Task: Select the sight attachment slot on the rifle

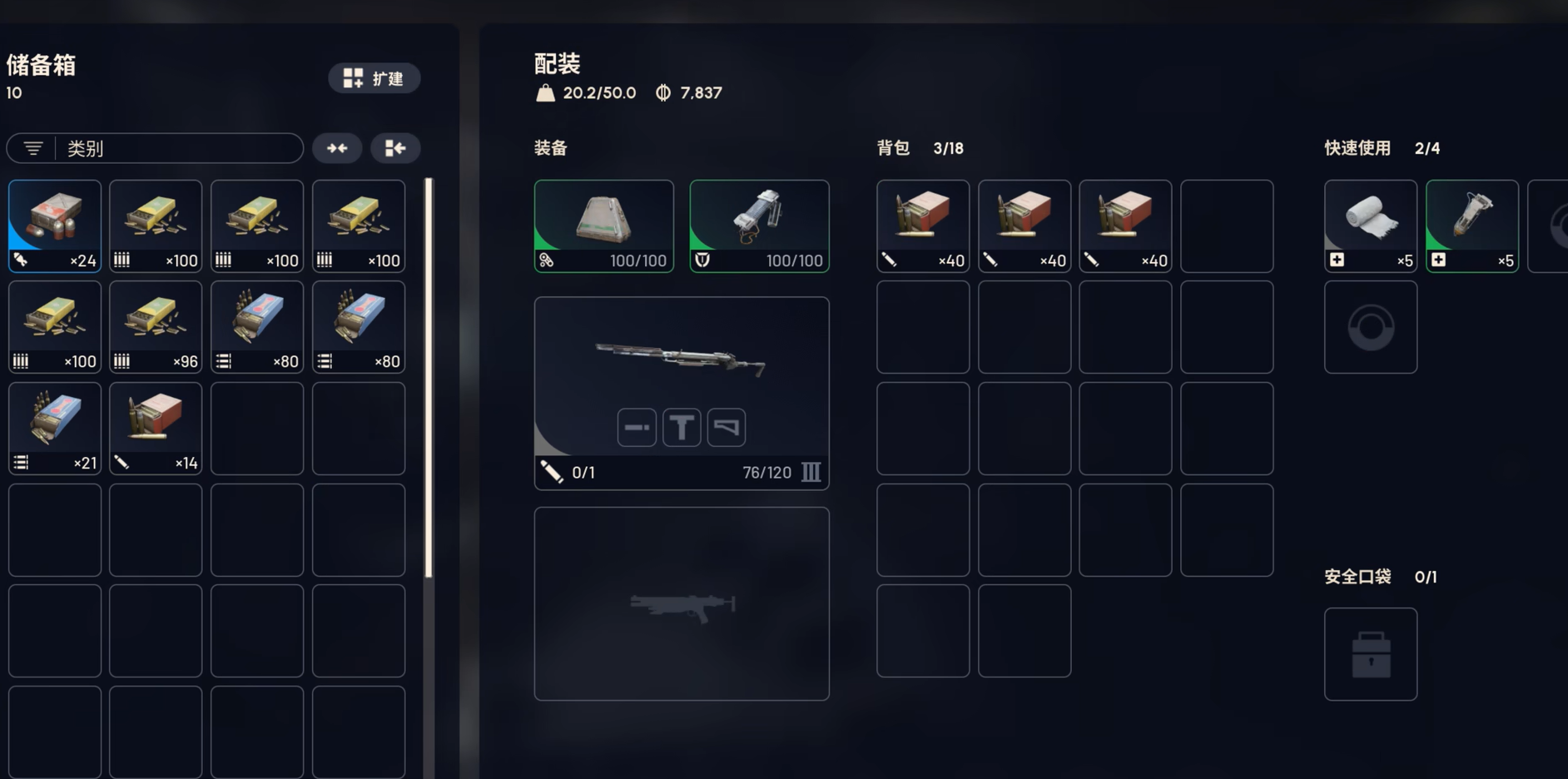Action: (x=681, y=427)
